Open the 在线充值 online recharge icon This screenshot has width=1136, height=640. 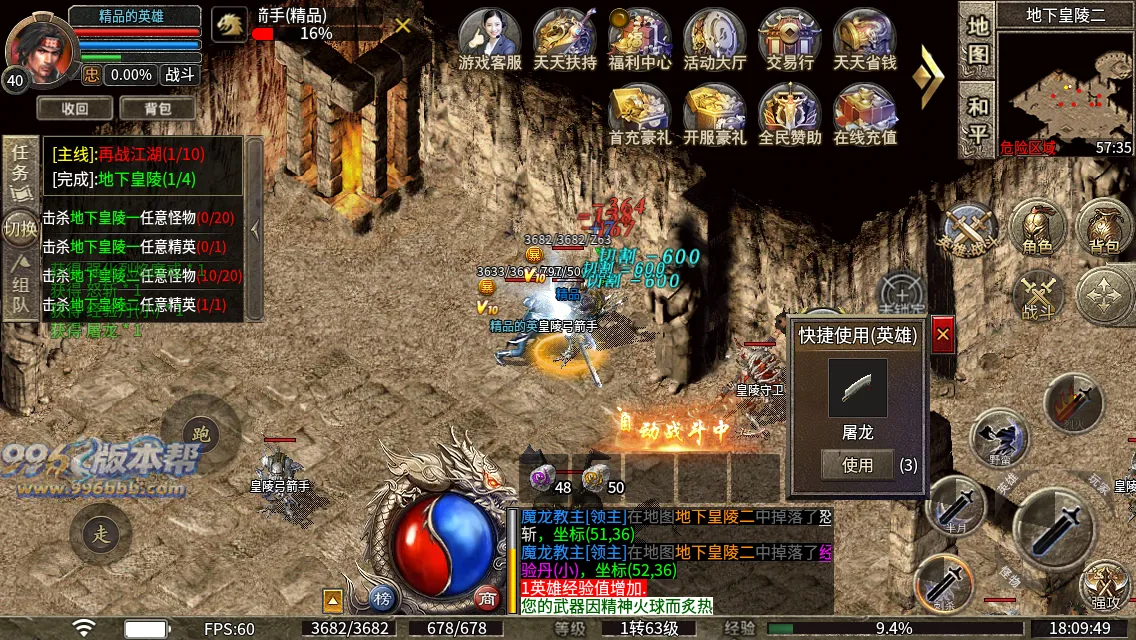[865, 110]
